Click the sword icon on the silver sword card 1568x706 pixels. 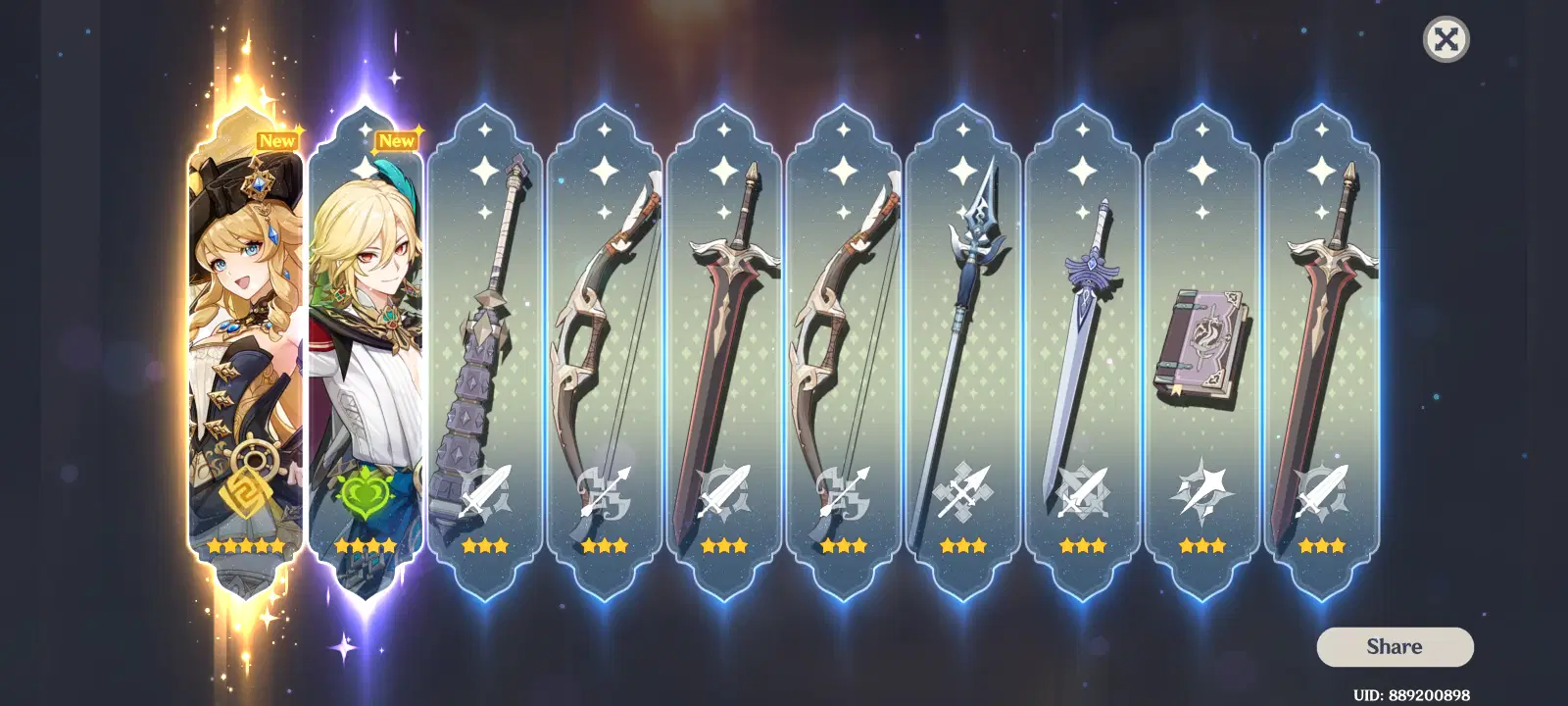1082,491
